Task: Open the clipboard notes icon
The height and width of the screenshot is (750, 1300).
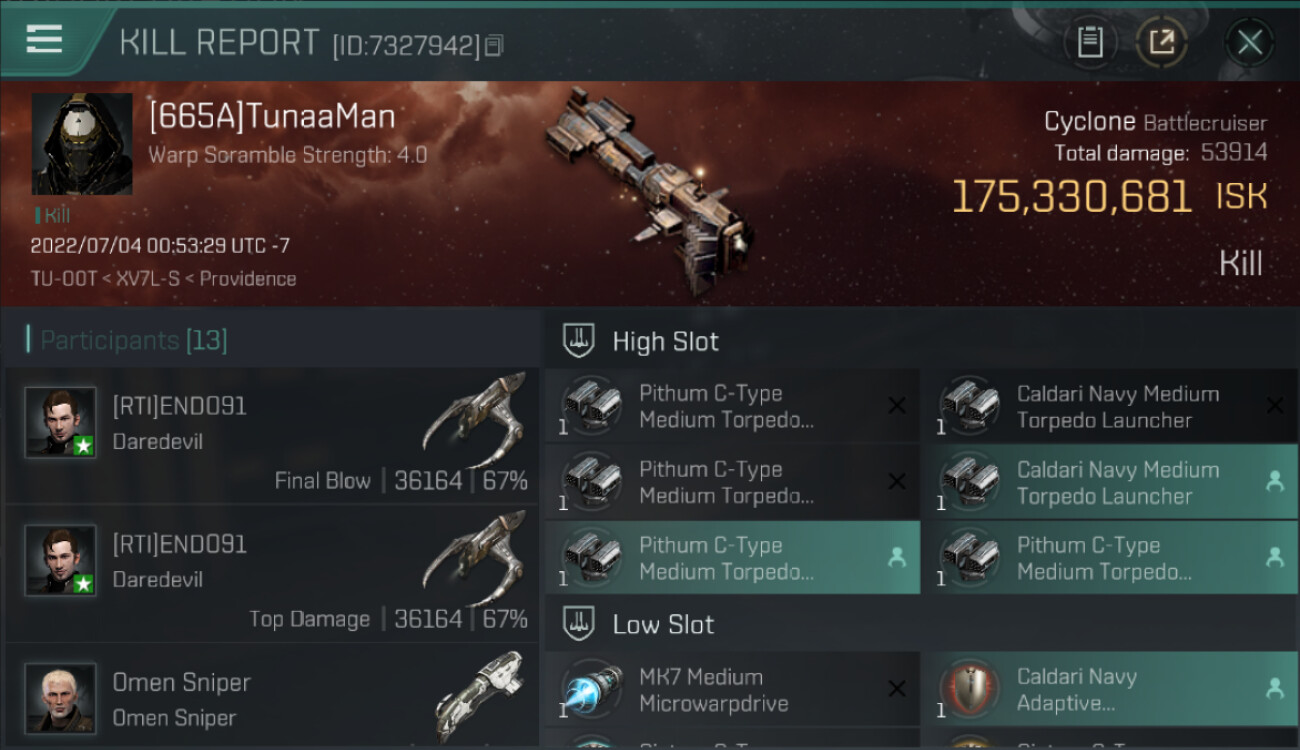Action: pos(1090,42)
